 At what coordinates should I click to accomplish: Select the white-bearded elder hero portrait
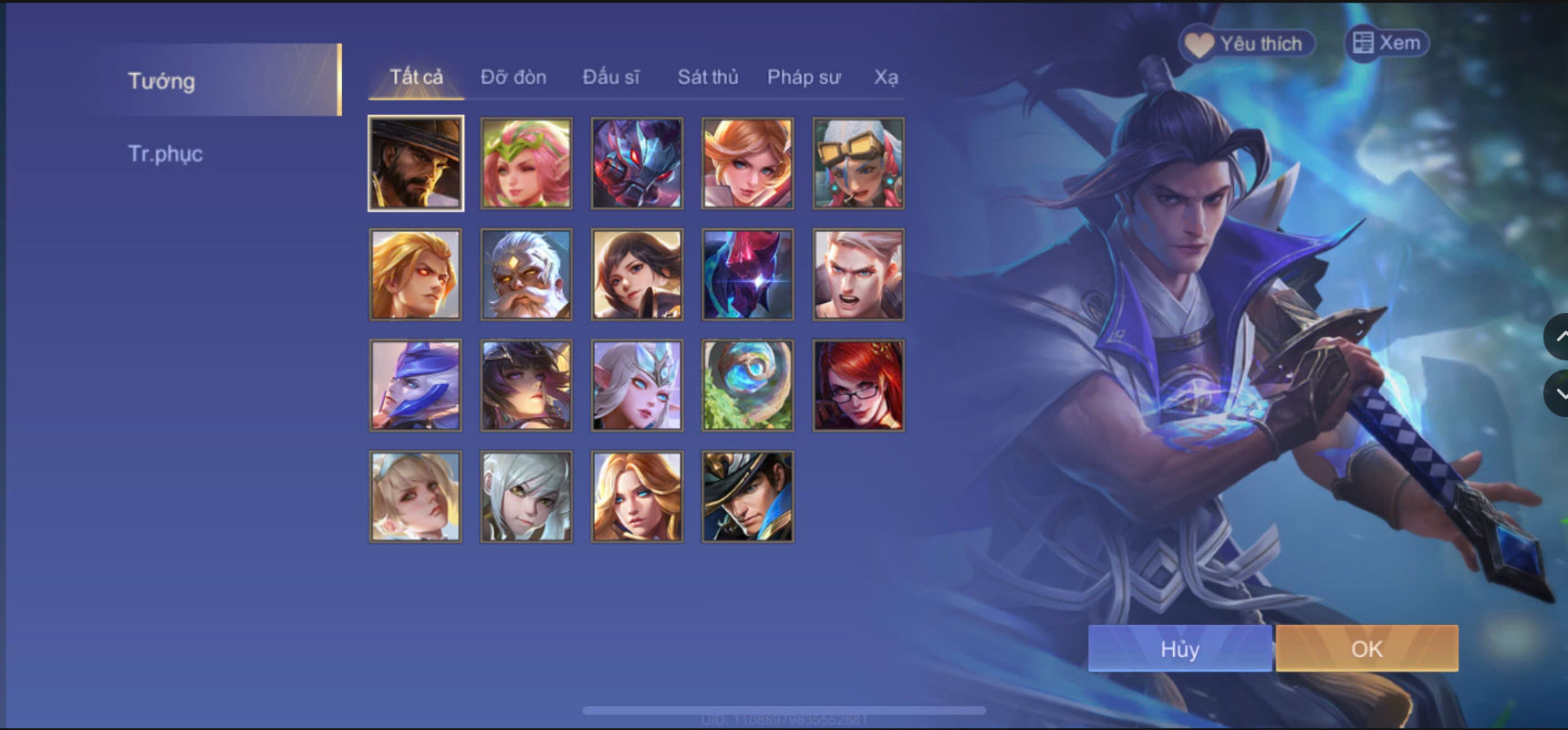[524, 274]
